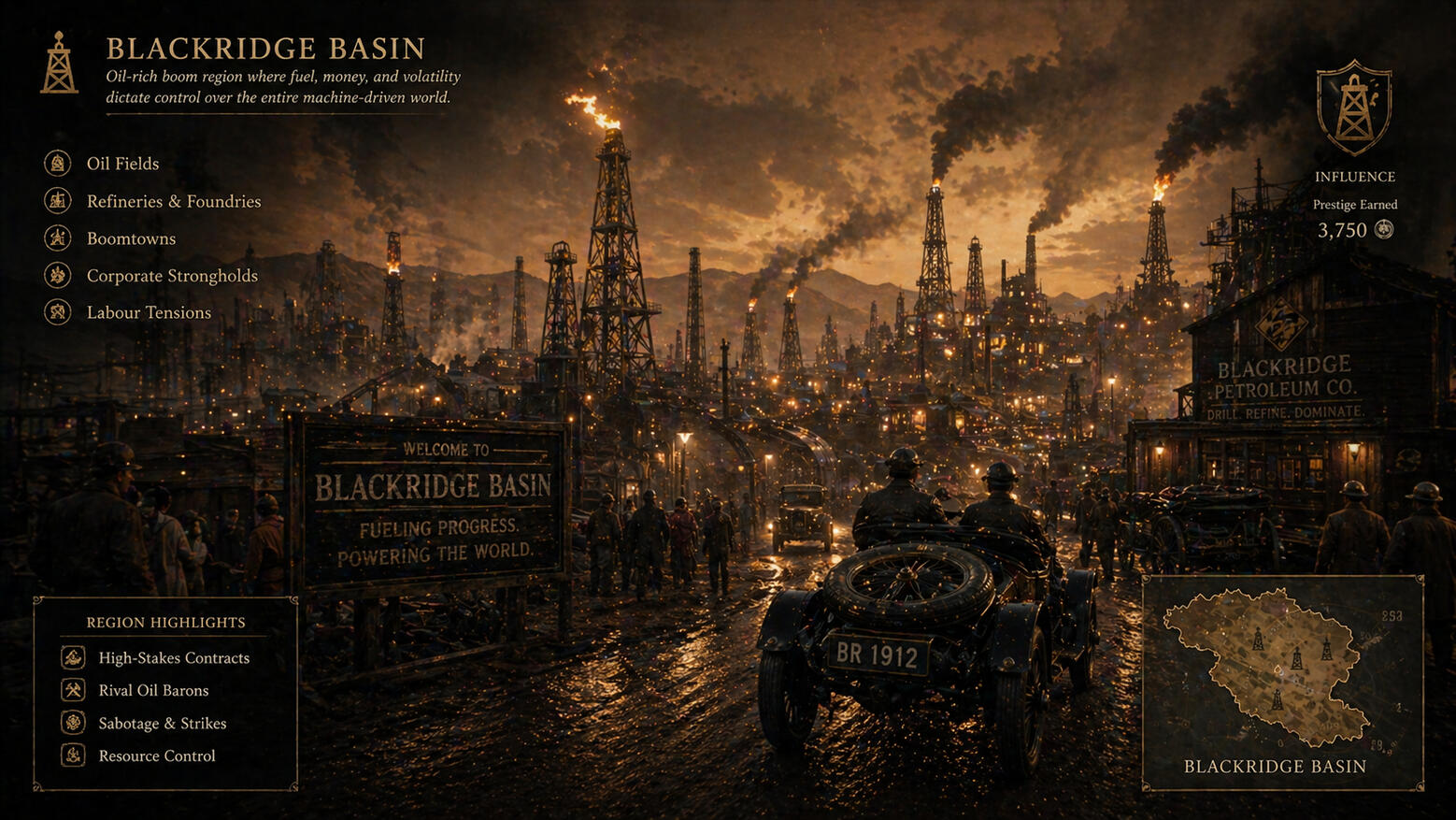Open the Resource Control highlight
Viewport: 1456px width, 820px height.
[157, 755]
